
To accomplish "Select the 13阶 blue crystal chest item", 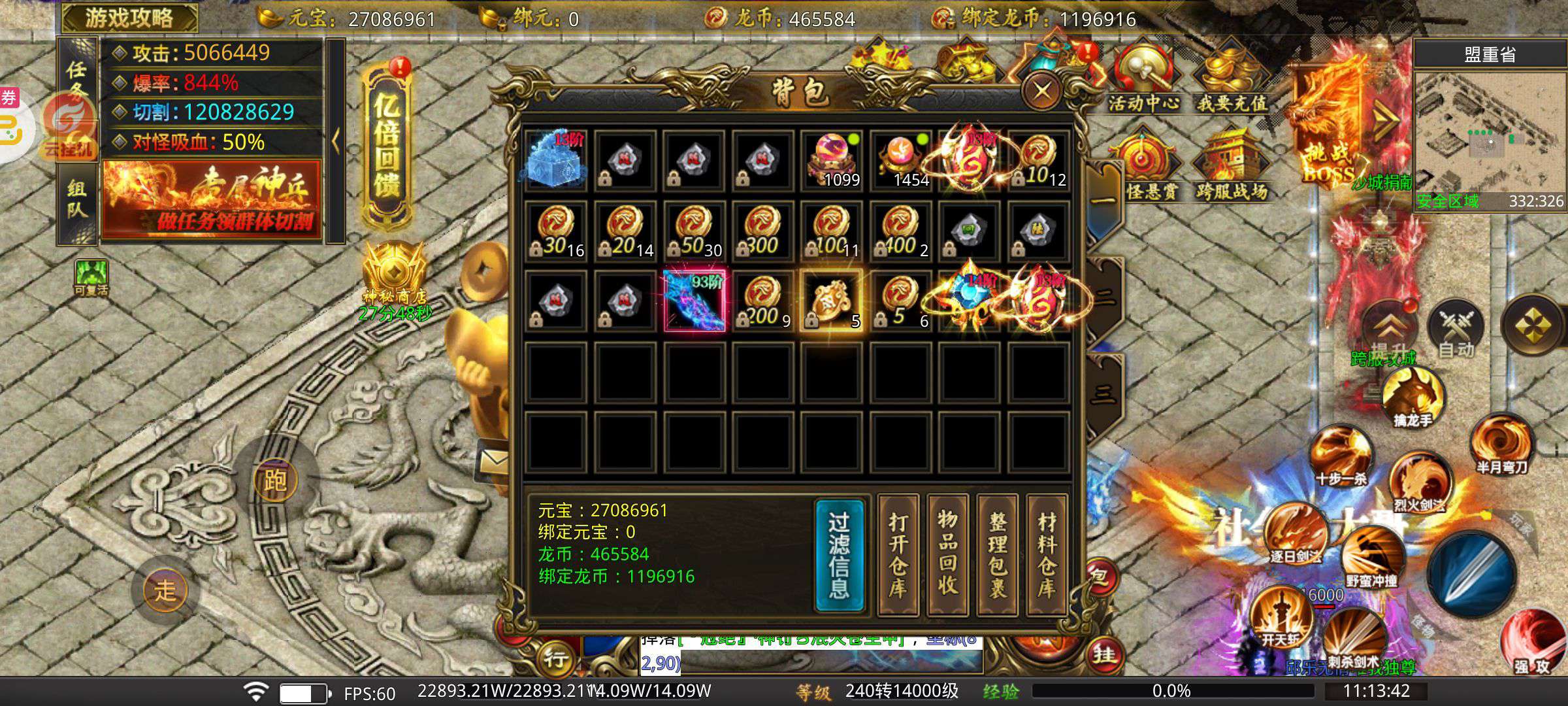I will [x=555, y=160].
